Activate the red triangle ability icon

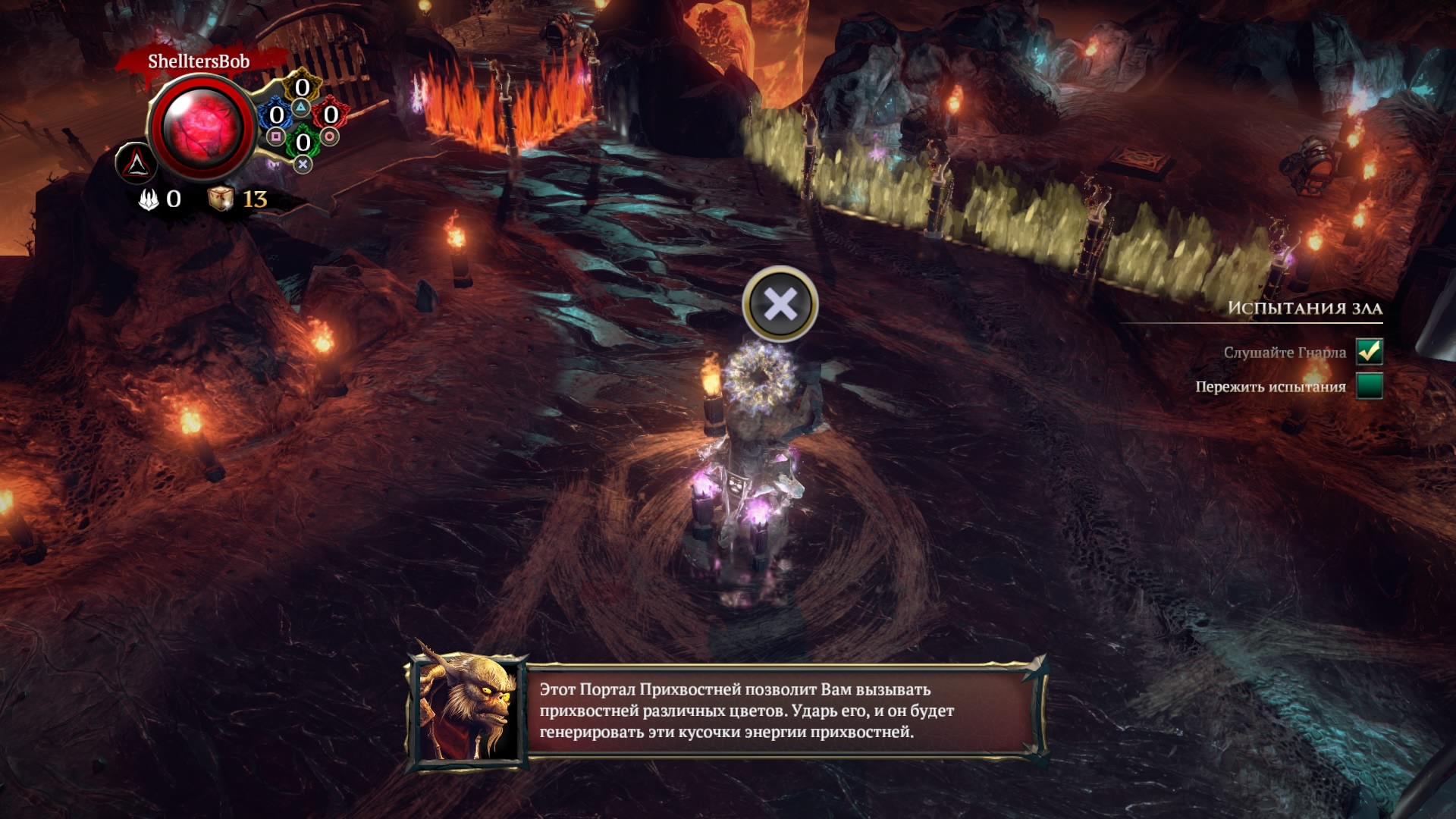click(x=136, y=162)
